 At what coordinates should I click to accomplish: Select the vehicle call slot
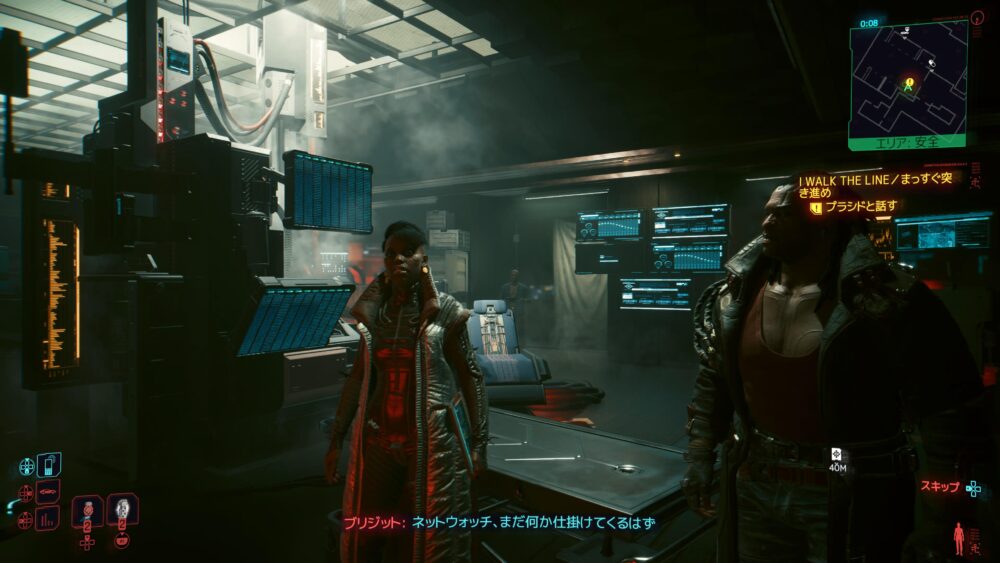pyautogui.click(x=48, y=492)
